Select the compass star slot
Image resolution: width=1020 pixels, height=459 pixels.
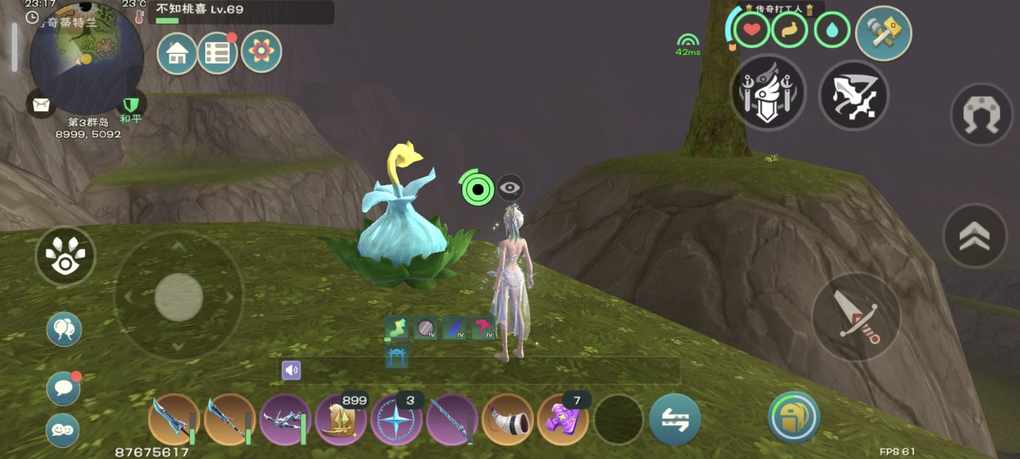(397, 419)
